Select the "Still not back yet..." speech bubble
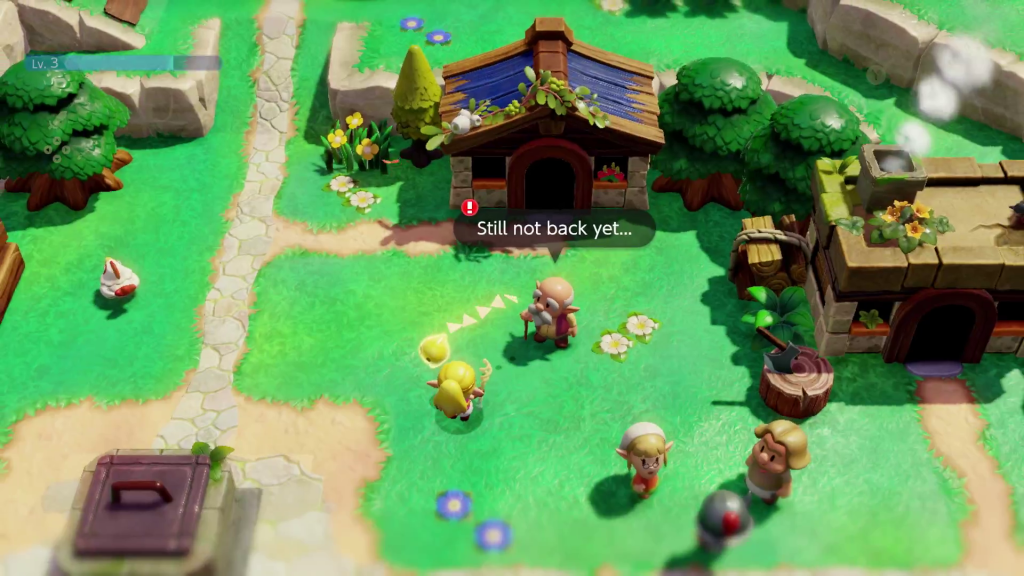The width and height of the screenshot is (1024, 576). click(x=554, y=229)
